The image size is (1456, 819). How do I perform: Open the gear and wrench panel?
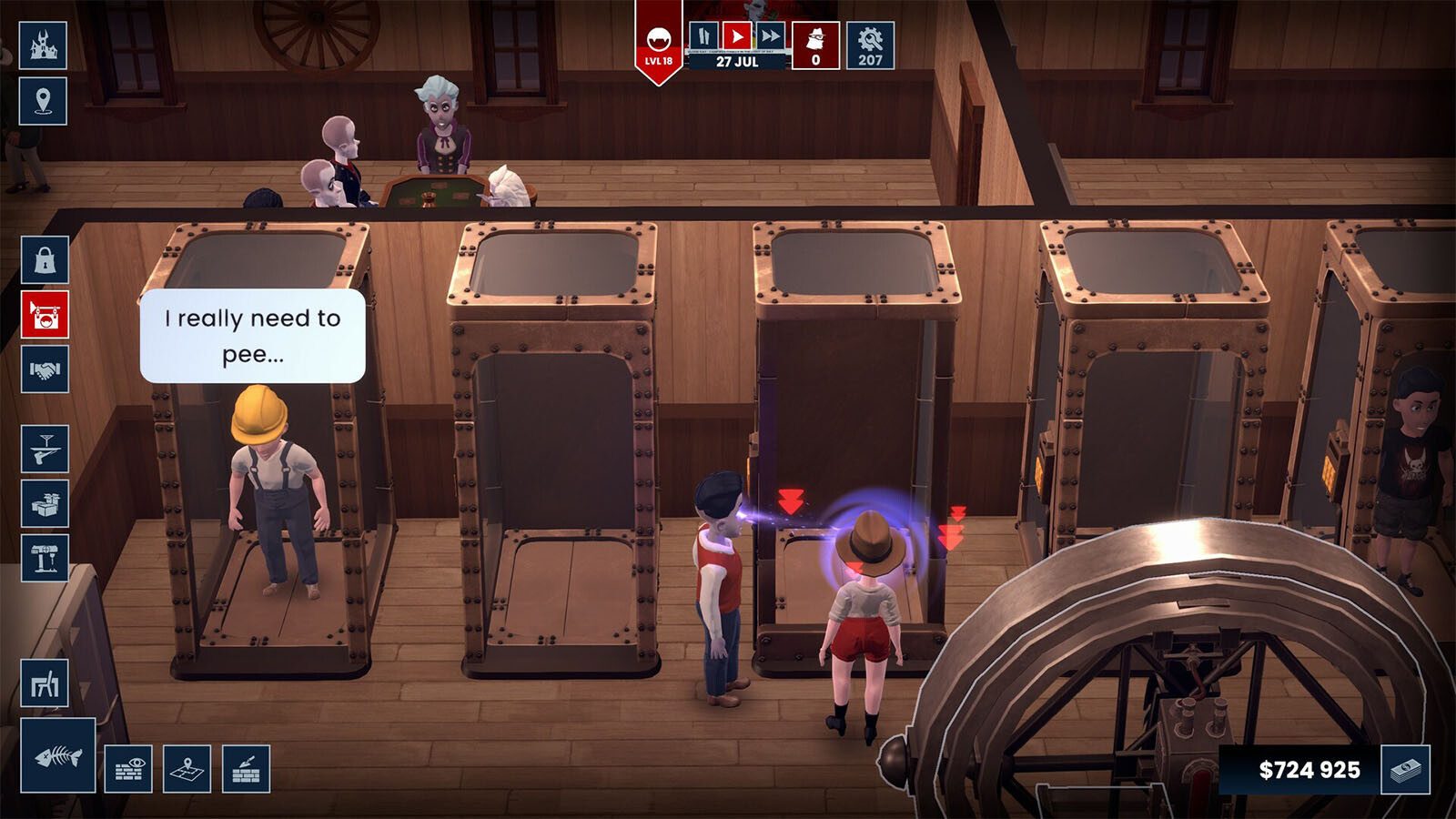(x=870, y=45)
